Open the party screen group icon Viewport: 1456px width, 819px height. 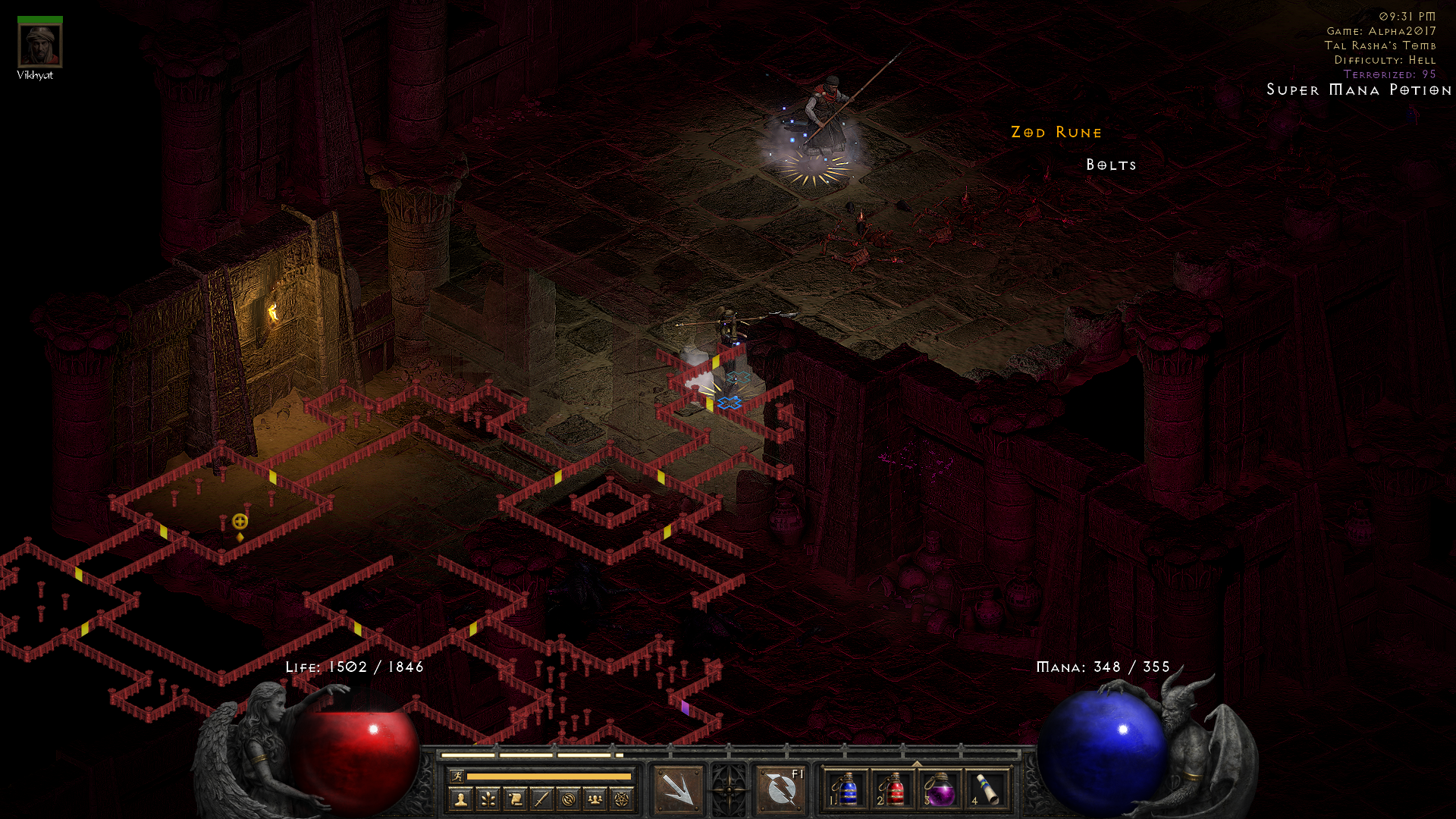tap(595, 799)
